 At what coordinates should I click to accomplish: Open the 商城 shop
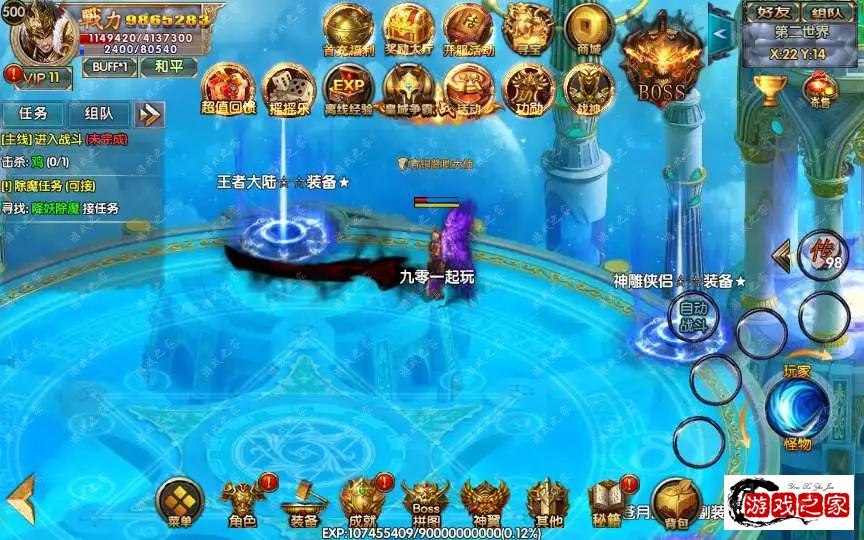(x=588, y=28)
